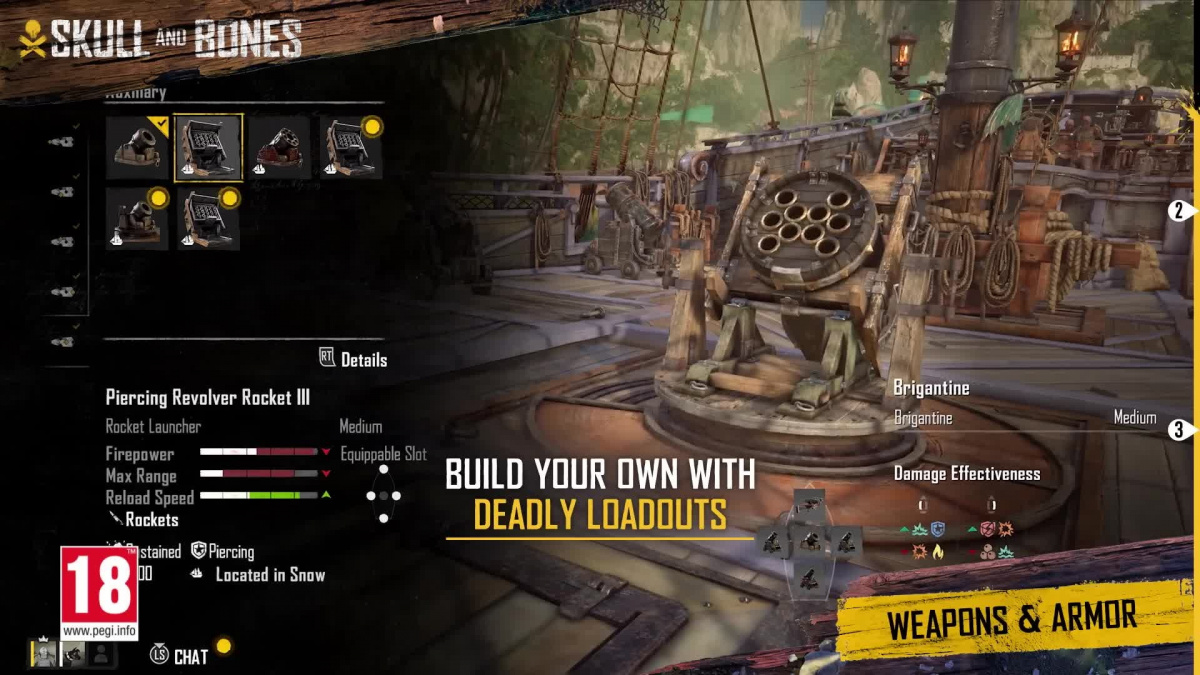1200x675 pixels.
Task: Select the empty party member silhouette slot
Action: pos(100,654)
